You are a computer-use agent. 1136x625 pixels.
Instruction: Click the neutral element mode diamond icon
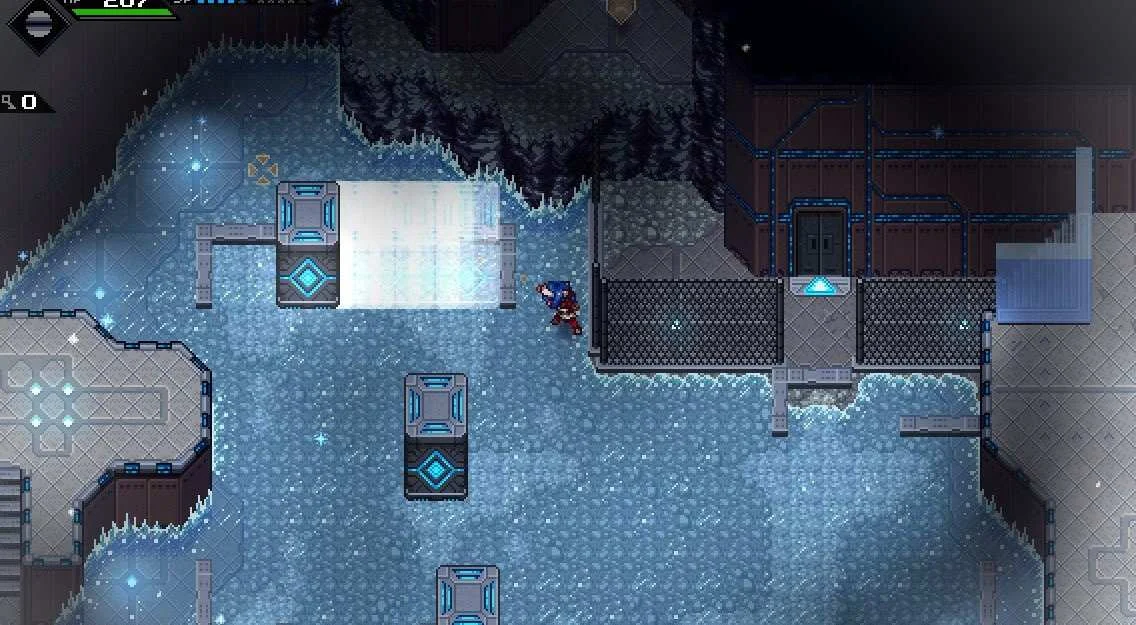37,22
